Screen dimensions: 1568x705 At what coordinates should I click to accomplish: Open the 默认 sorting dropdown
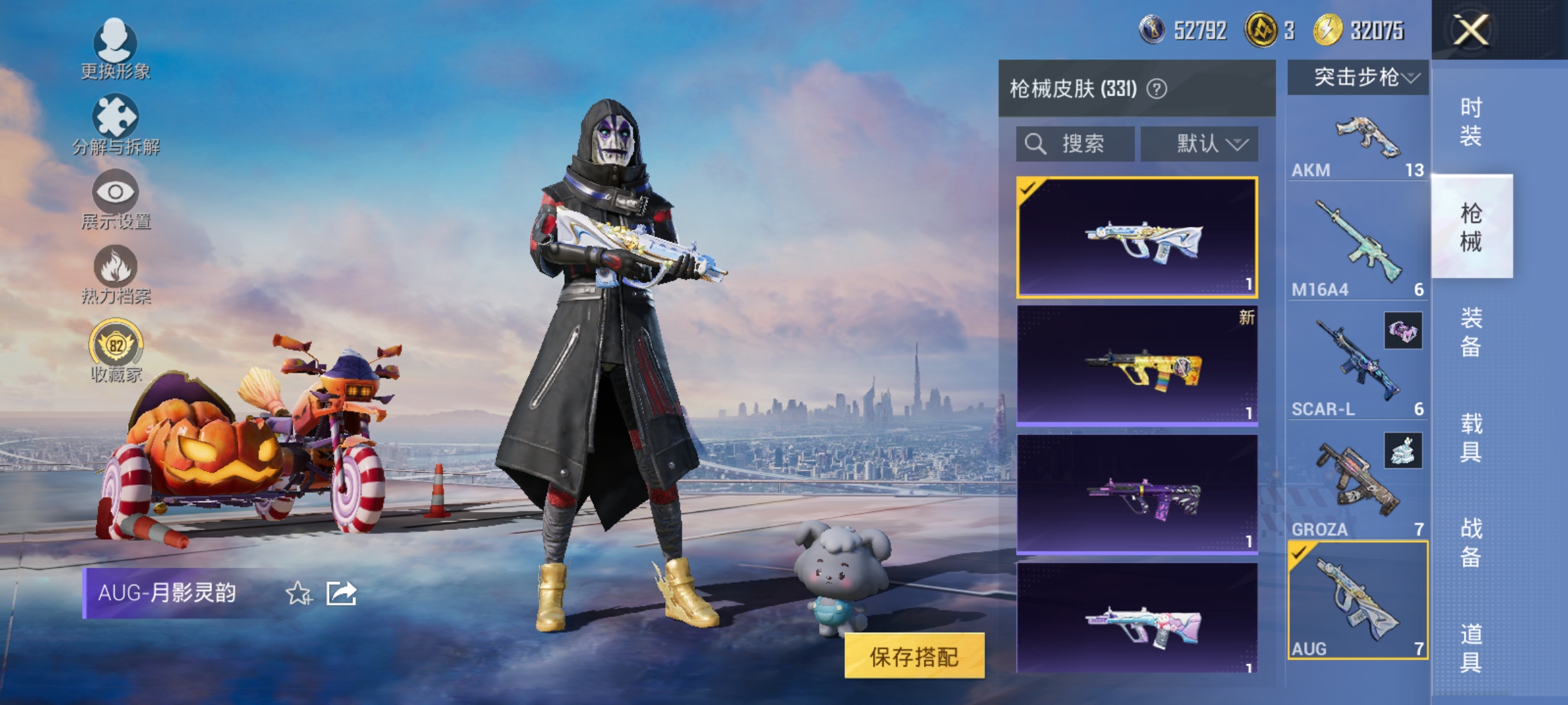pos(1201,144)
